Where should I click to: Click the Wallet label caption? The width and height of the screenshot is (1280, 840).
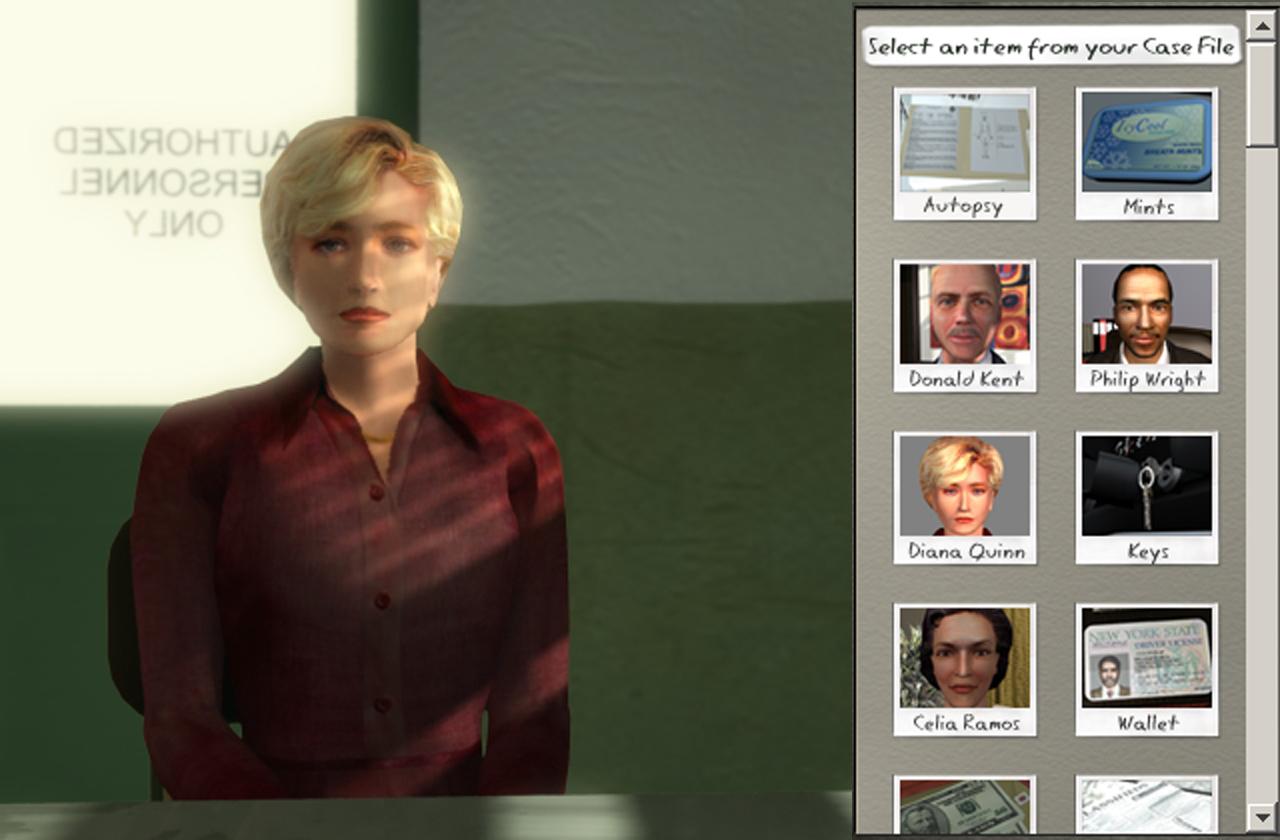point(1146,722)
